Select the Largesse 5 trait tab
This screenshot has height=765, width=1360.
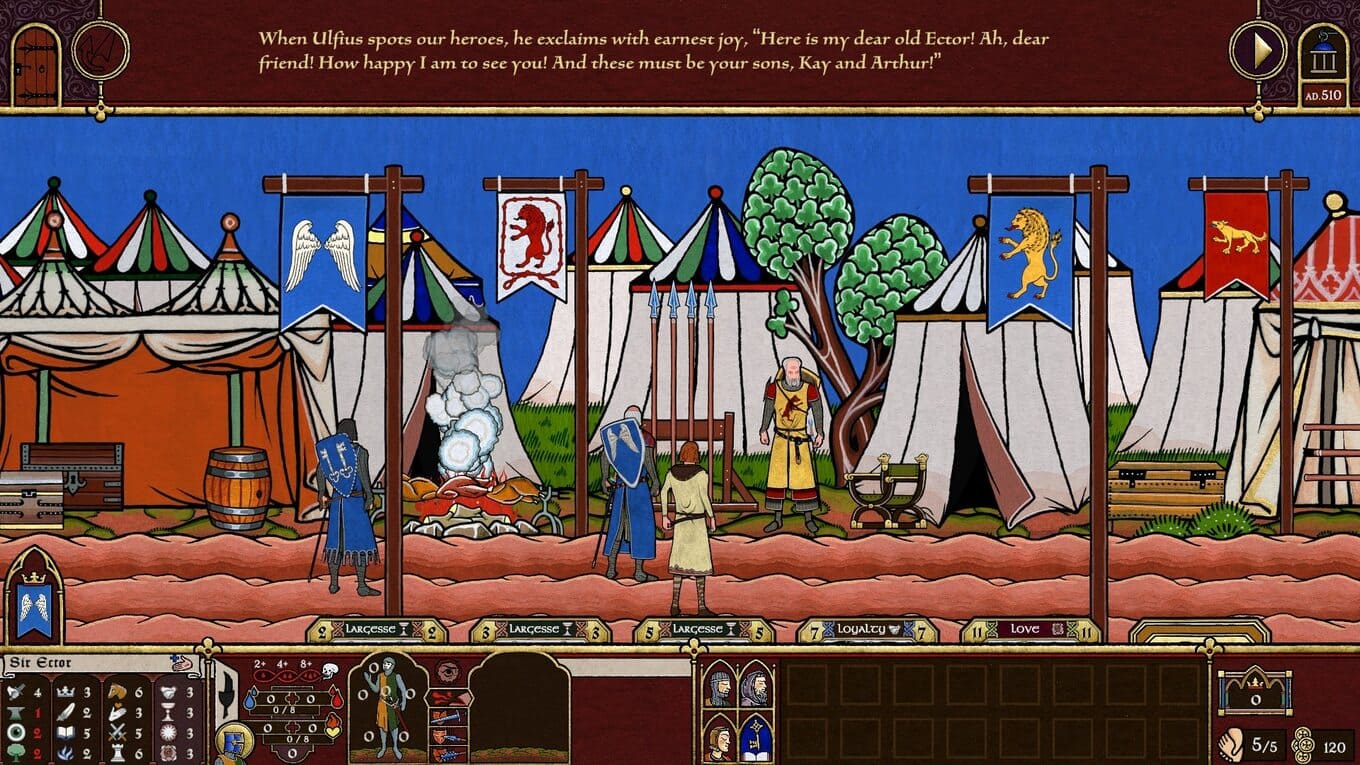pos(703,630)
